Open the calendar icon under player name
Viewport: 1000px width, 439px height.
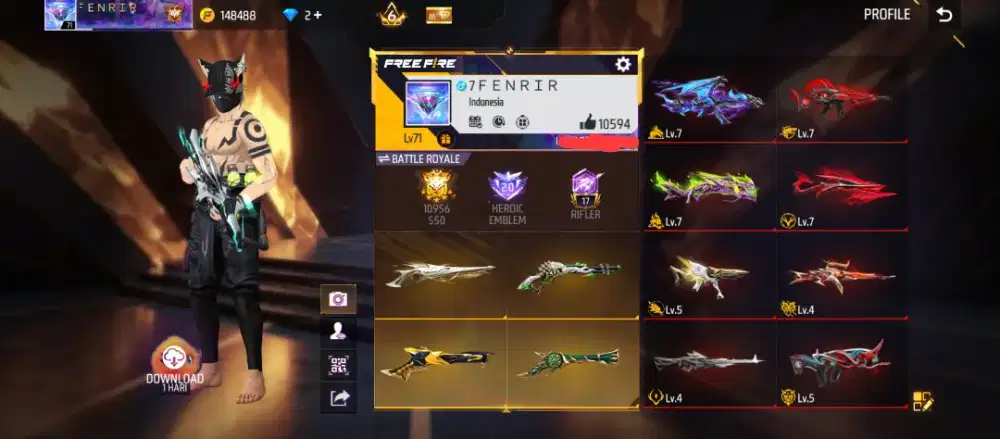476,122
